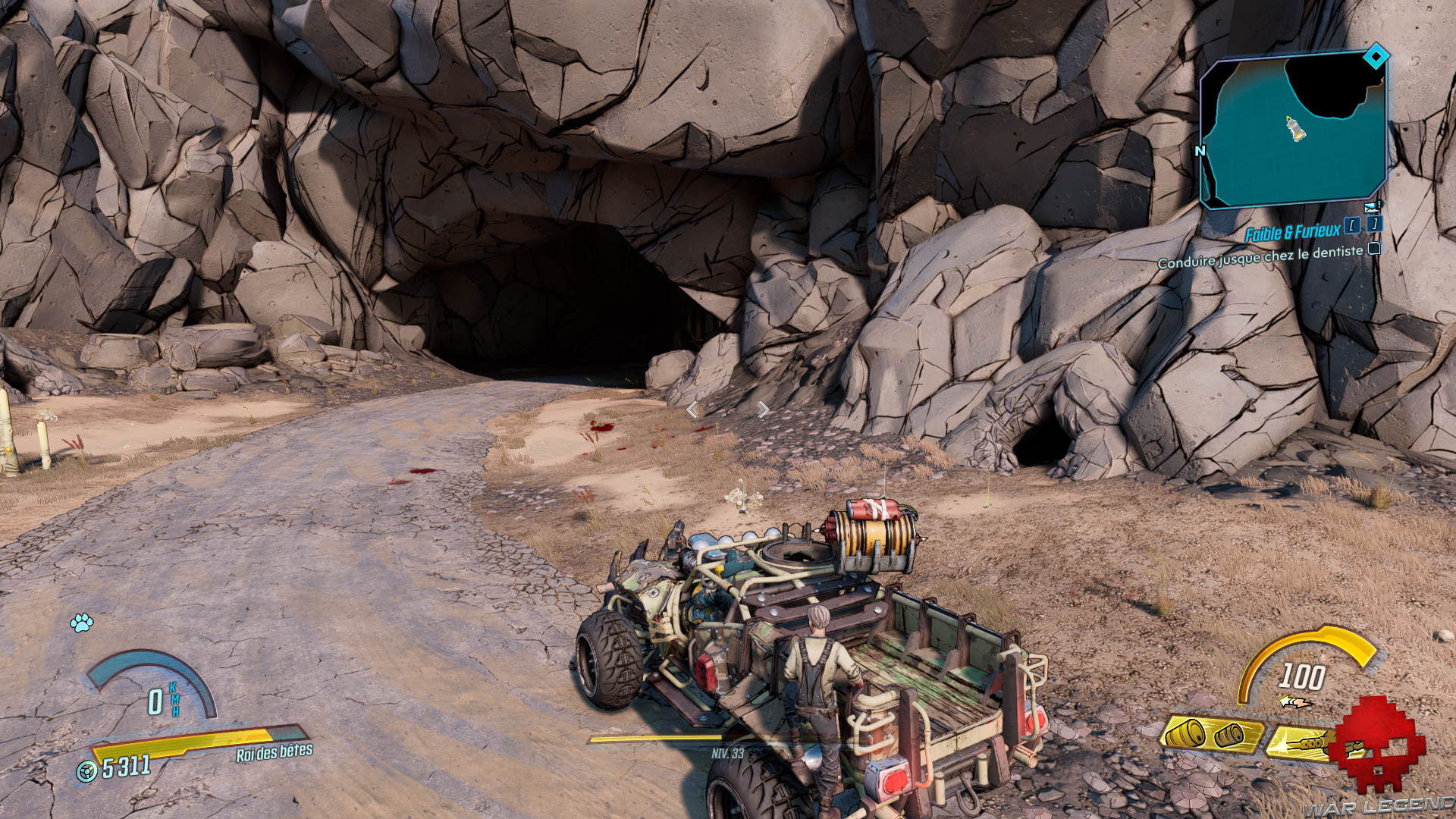This screenshot has width=1456, height=819.
Task: Click the firing gun ammo icon
Action: click(1304, 743)
